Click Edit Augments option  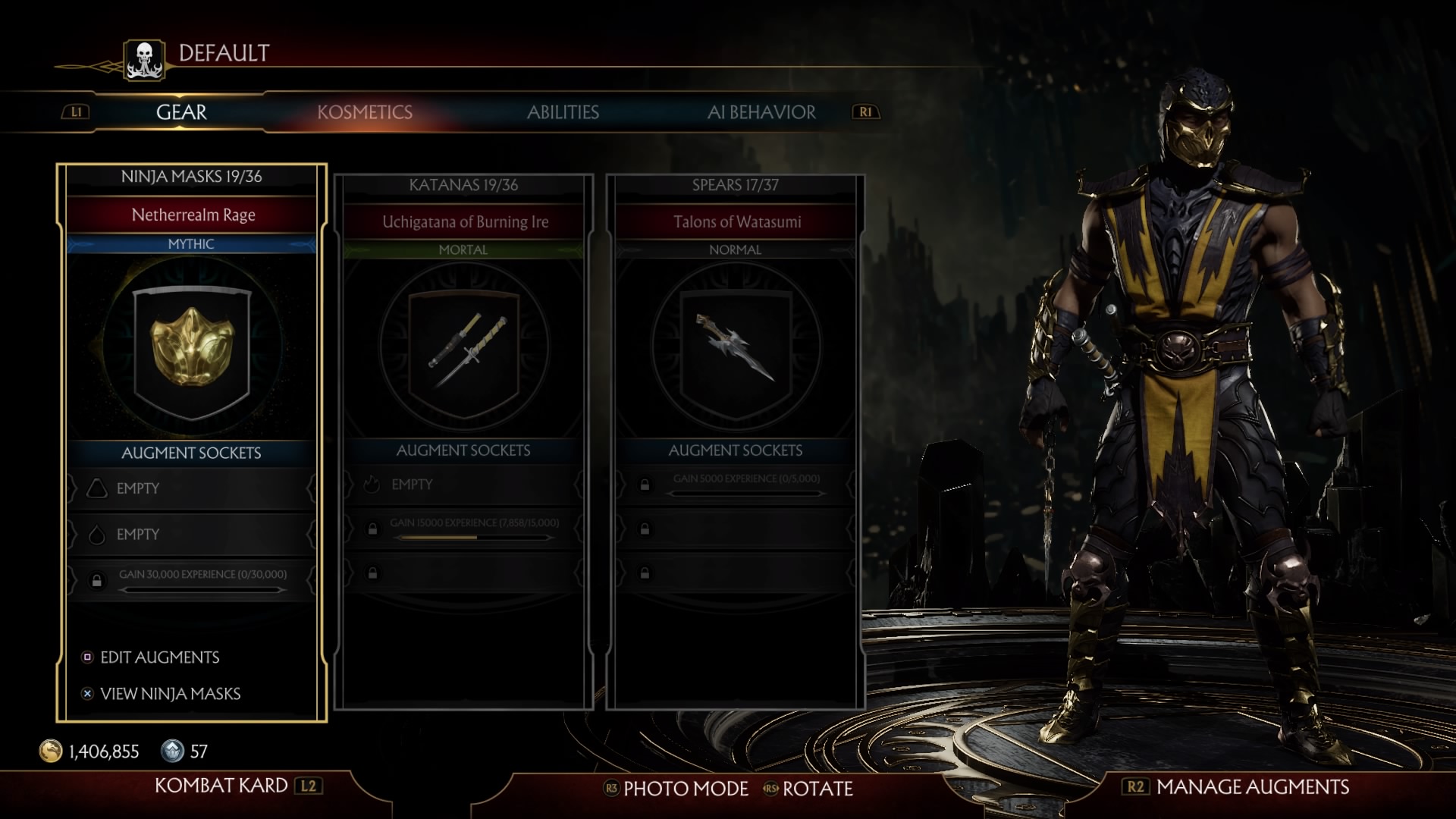pos(159,657)
